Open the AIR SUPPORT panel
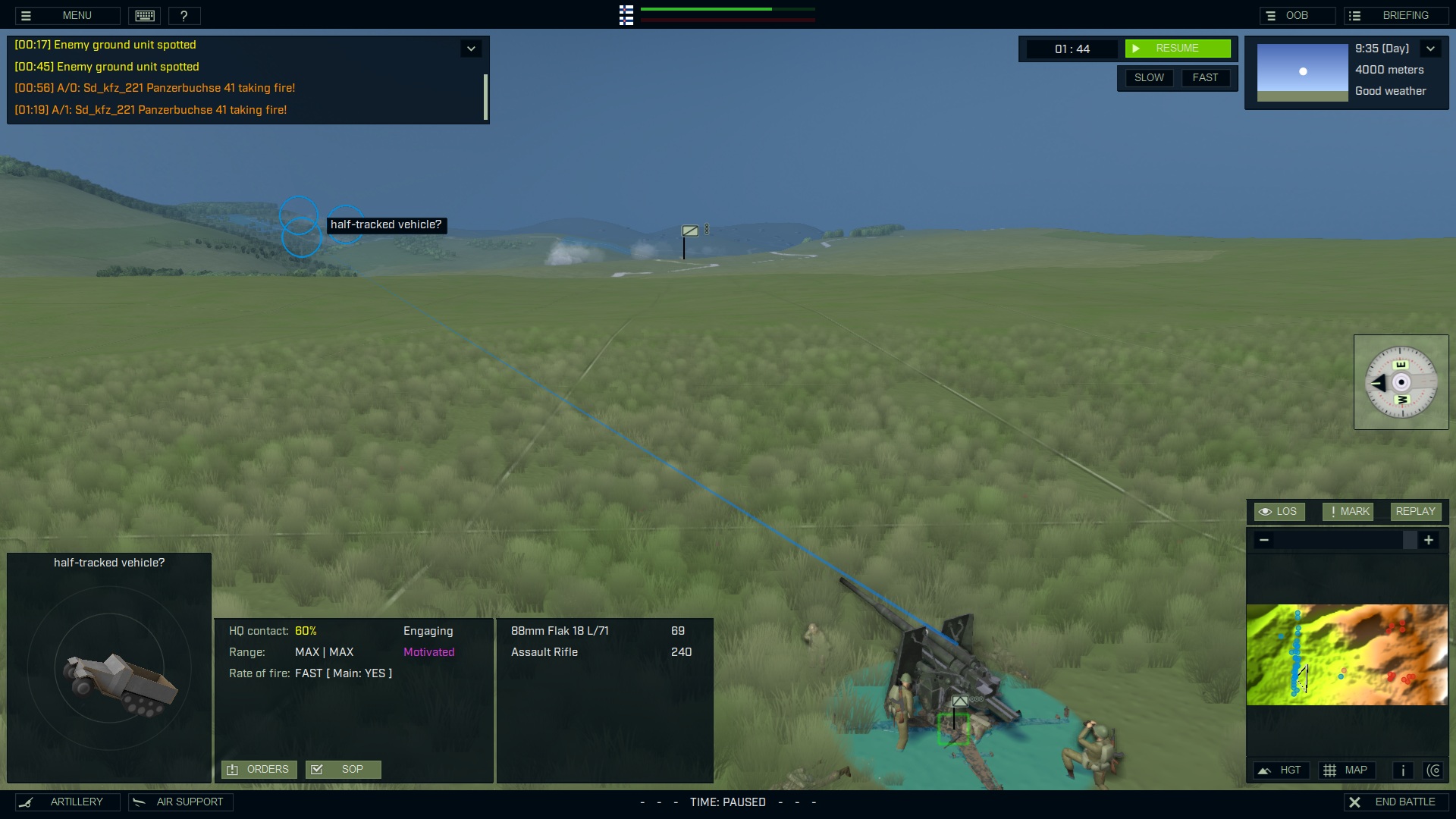The width and height of the screenshot is (1456, 819). pyautogui.click(x=180, y=802)
